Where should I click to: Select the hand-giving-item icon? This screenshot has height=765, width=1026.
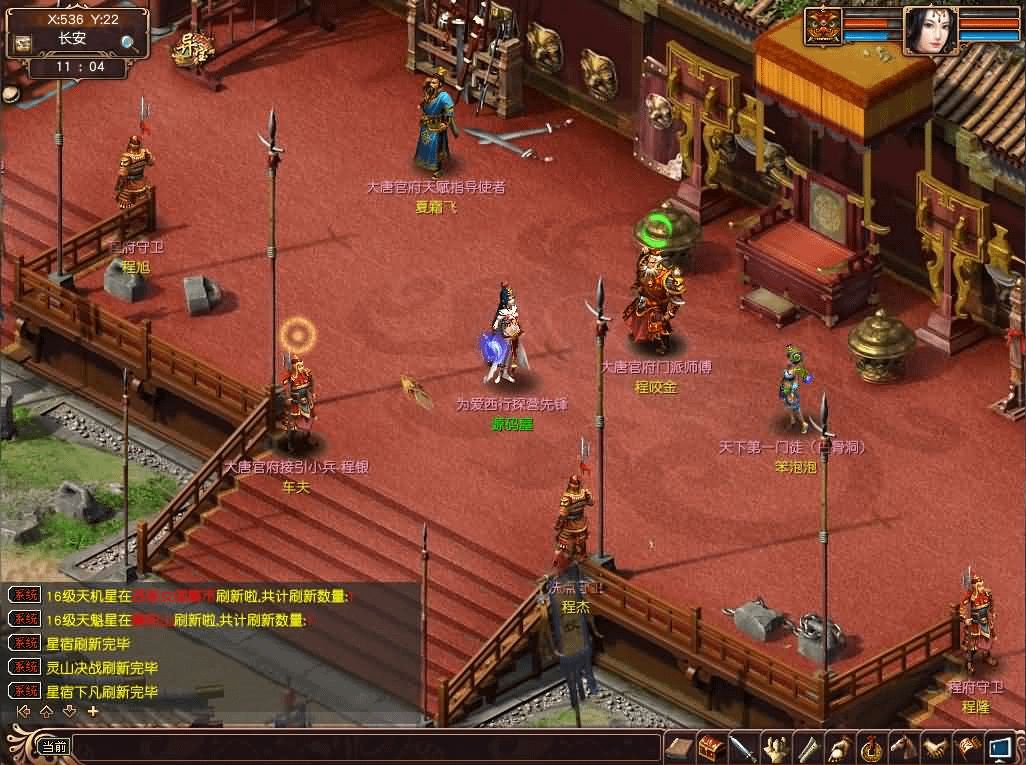click(x=839, y=748)
